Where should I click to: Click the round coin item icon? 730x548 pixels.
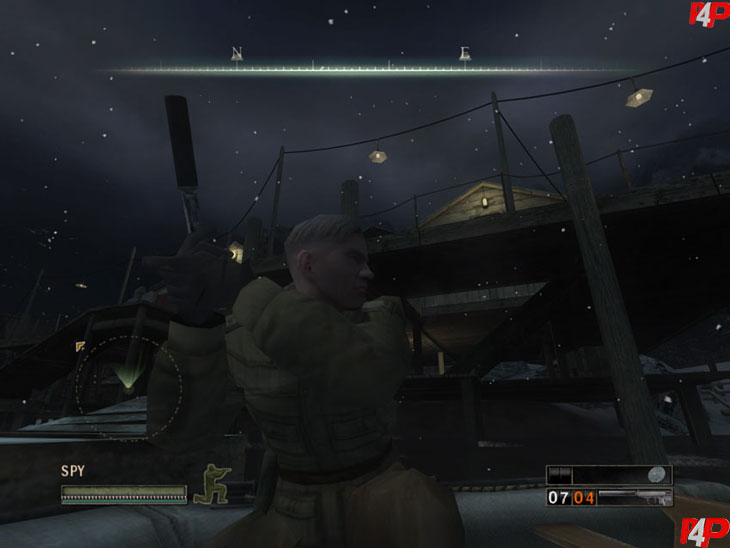point(658,475)
